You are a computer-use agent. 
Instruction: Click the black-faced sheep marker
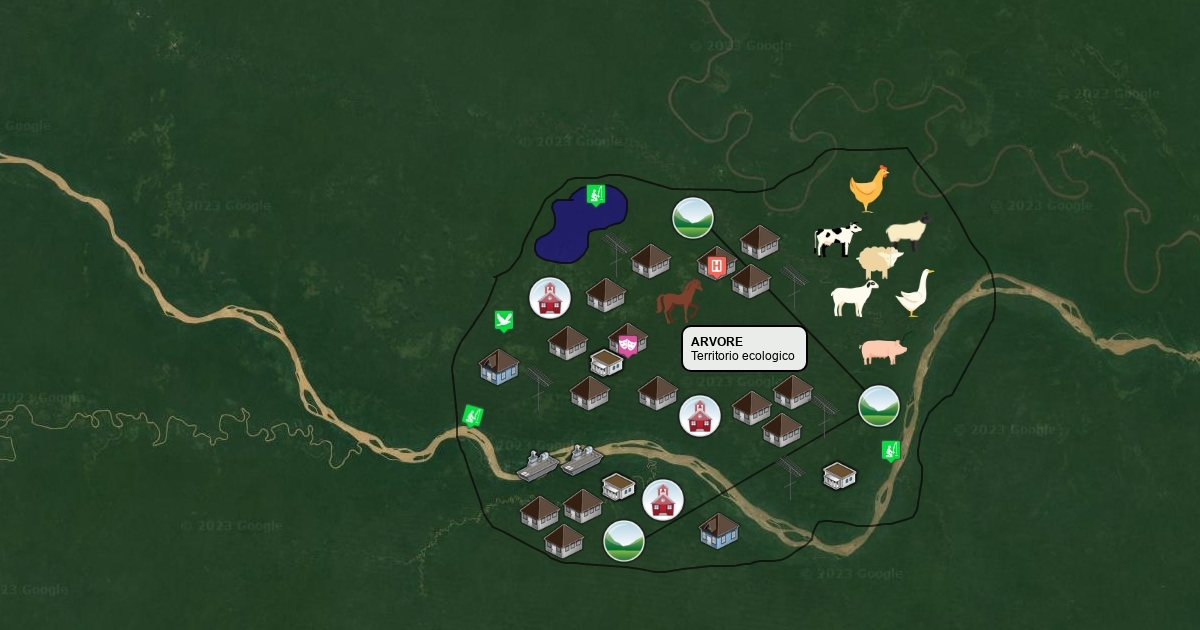[x=909, y=231]
